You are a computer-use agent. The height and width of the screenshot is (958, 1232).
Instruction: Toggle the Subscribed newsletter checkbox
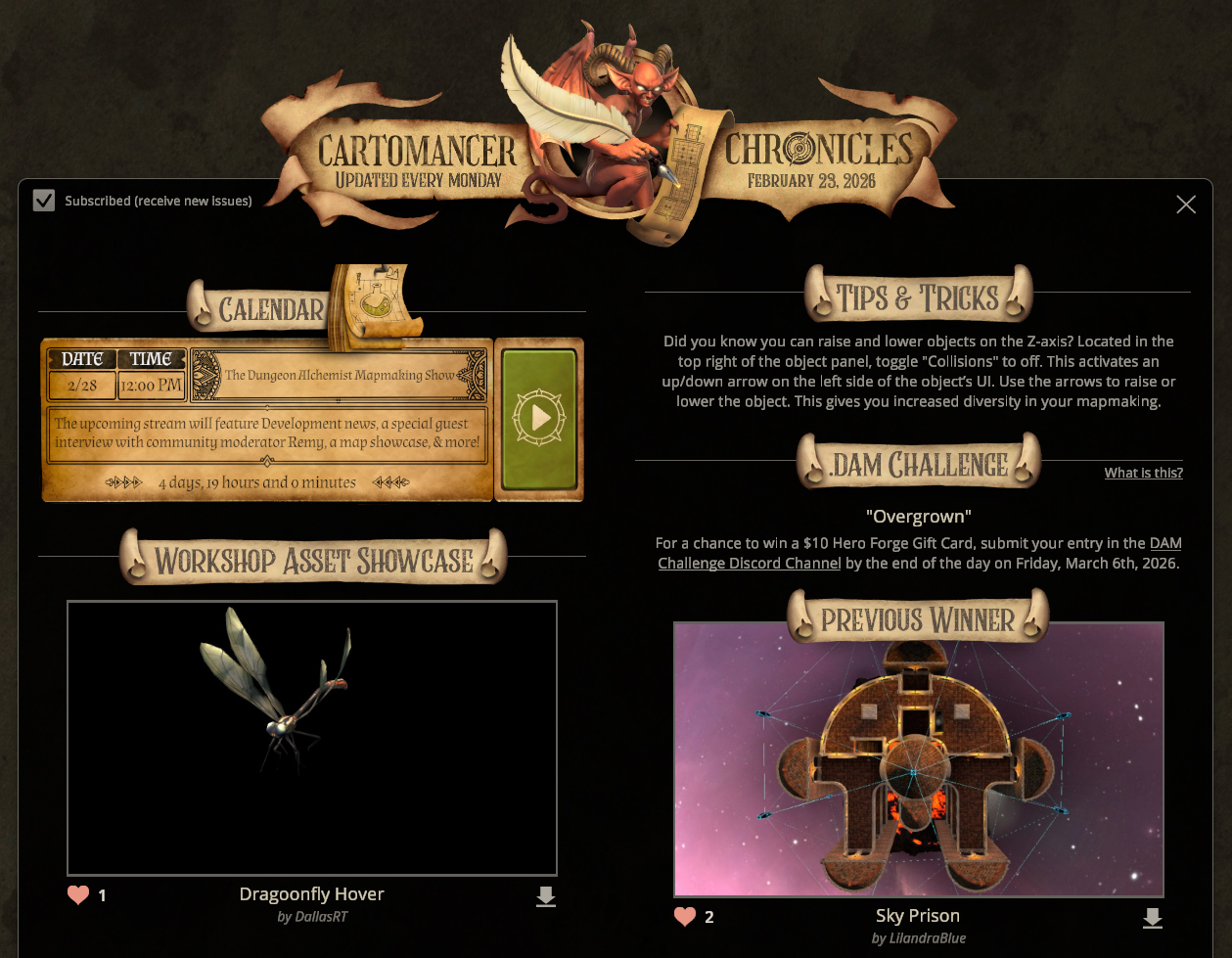44,201
